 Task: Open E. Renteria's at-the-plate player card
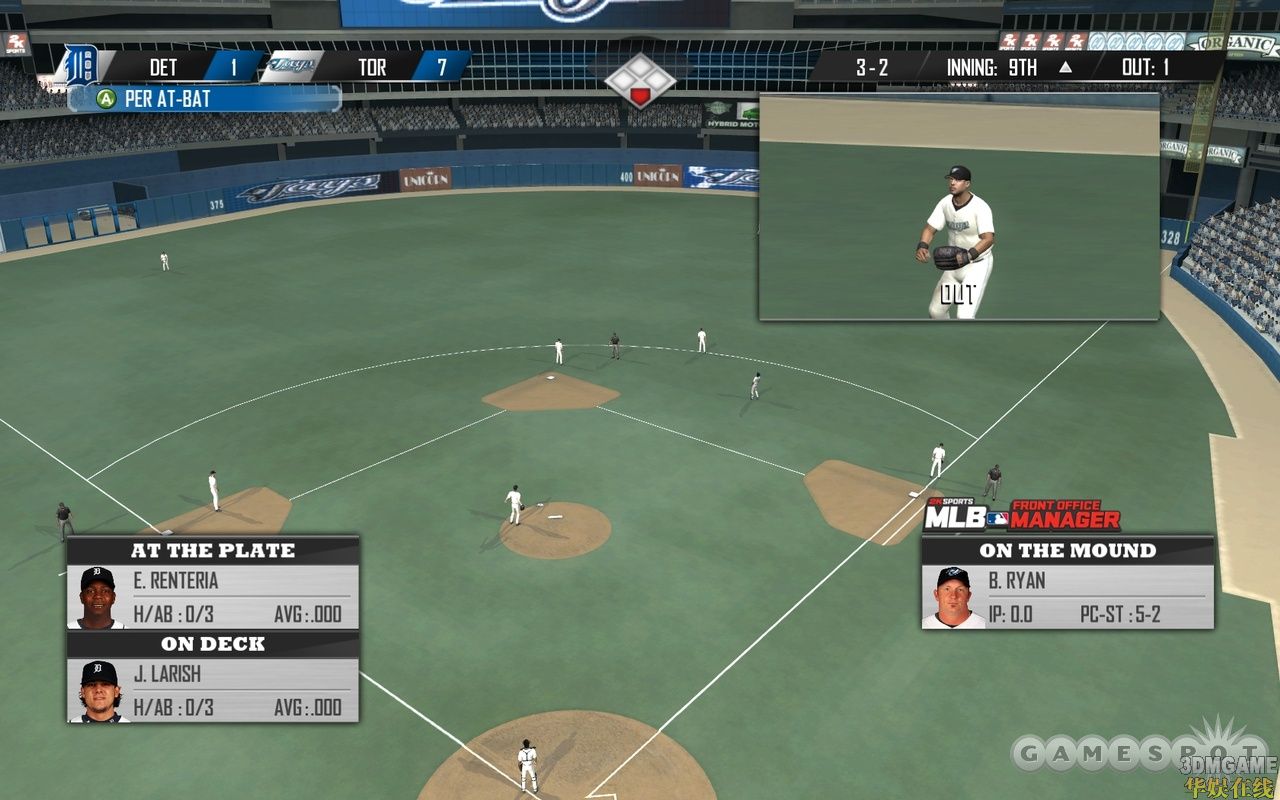213,597
